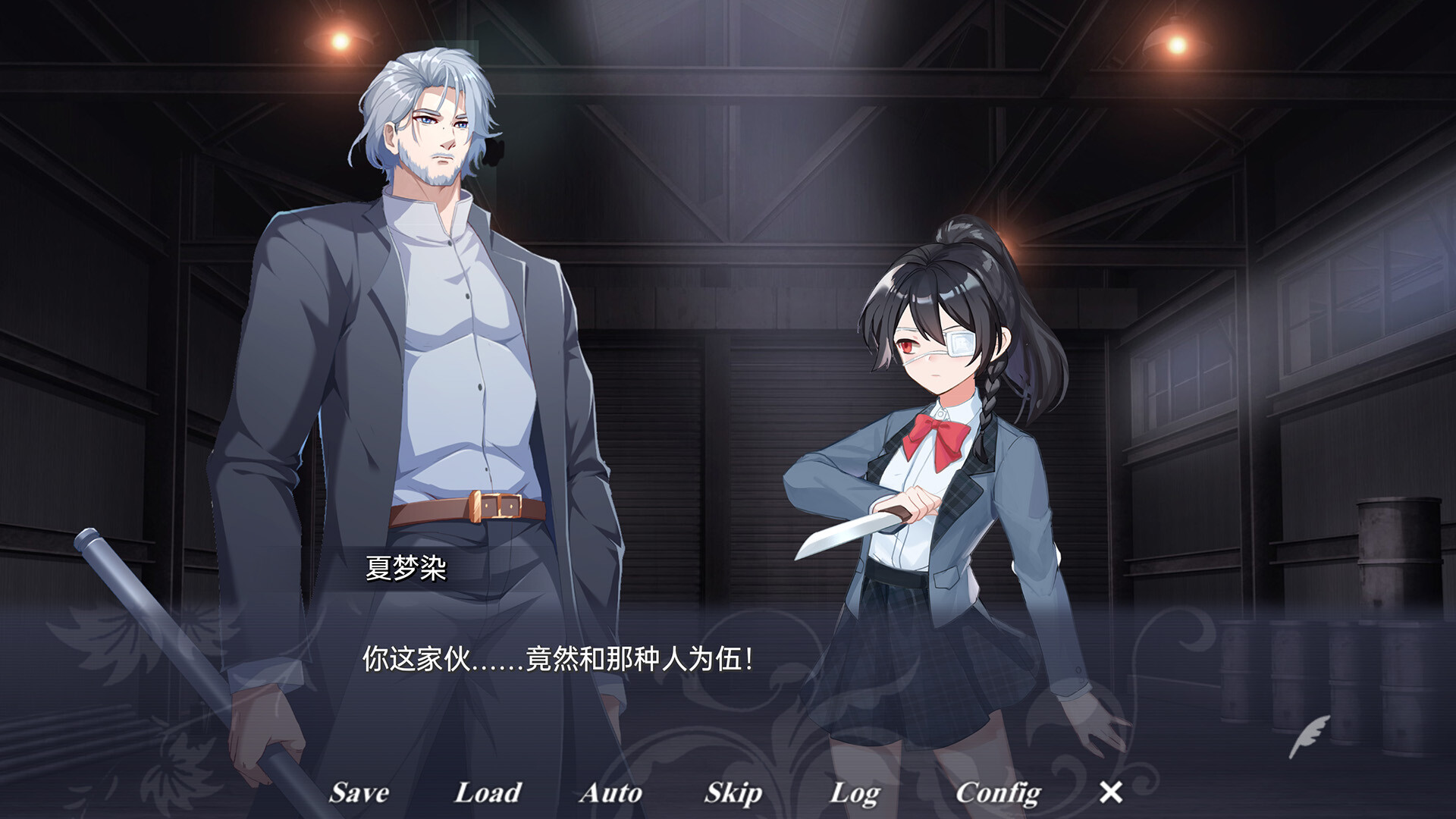Click the Auto label in the bottom menu bar
The height and width of the screenshot is (819, 1456).
click(611, 793)
